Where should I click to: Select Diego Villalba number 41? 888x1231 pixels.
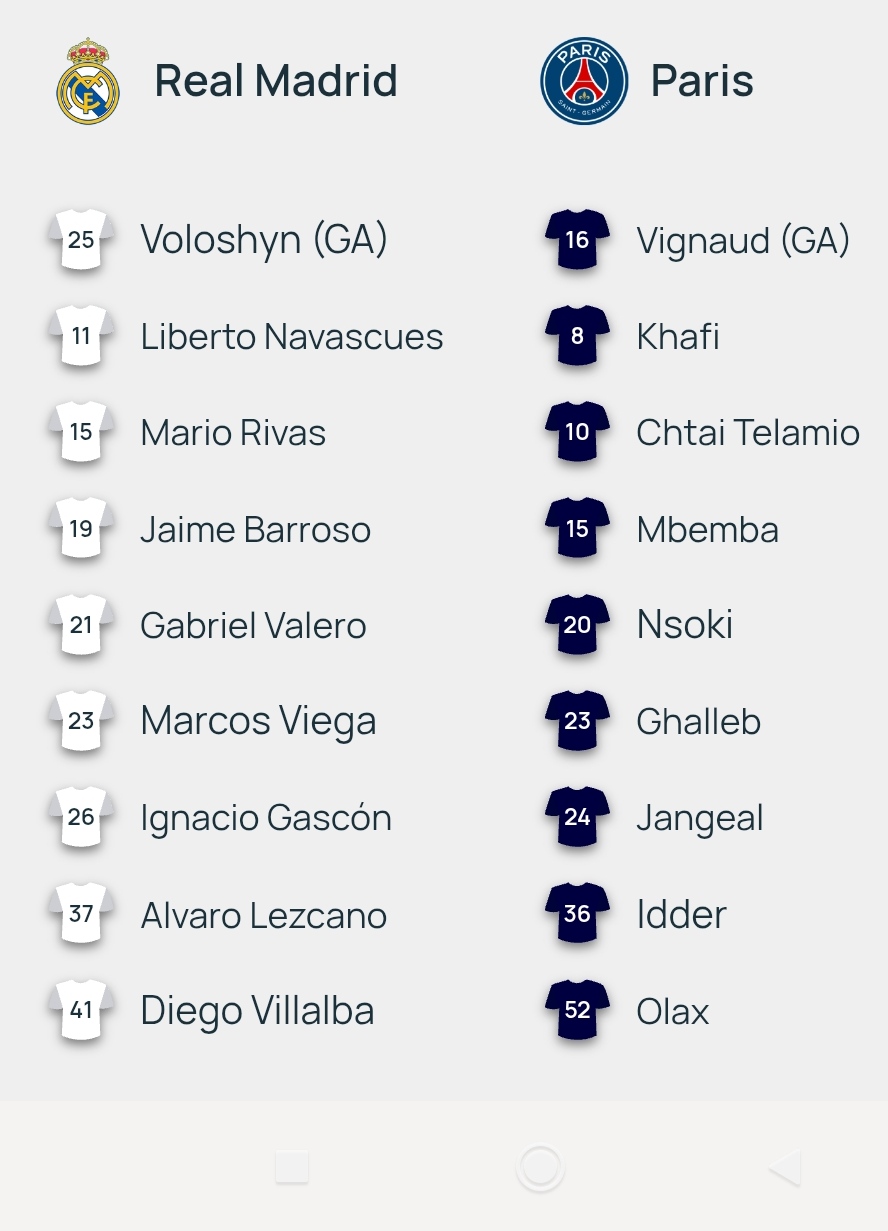(x=257, y=1011)
